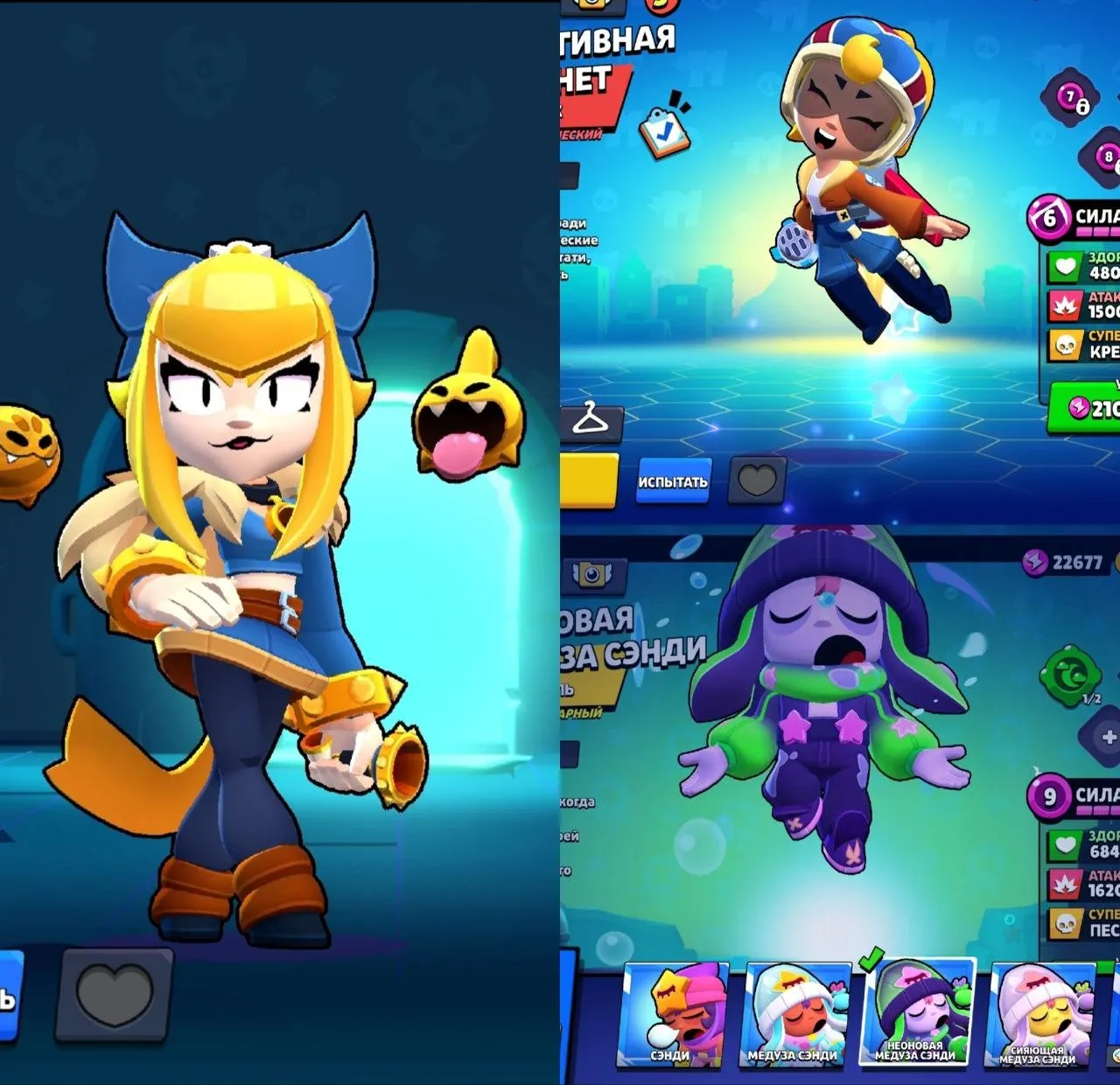The width and height of the screenshot is (1120, 1085).
Task: Select the Sandy pin icon above the skin name
Action: coord(591,574)
